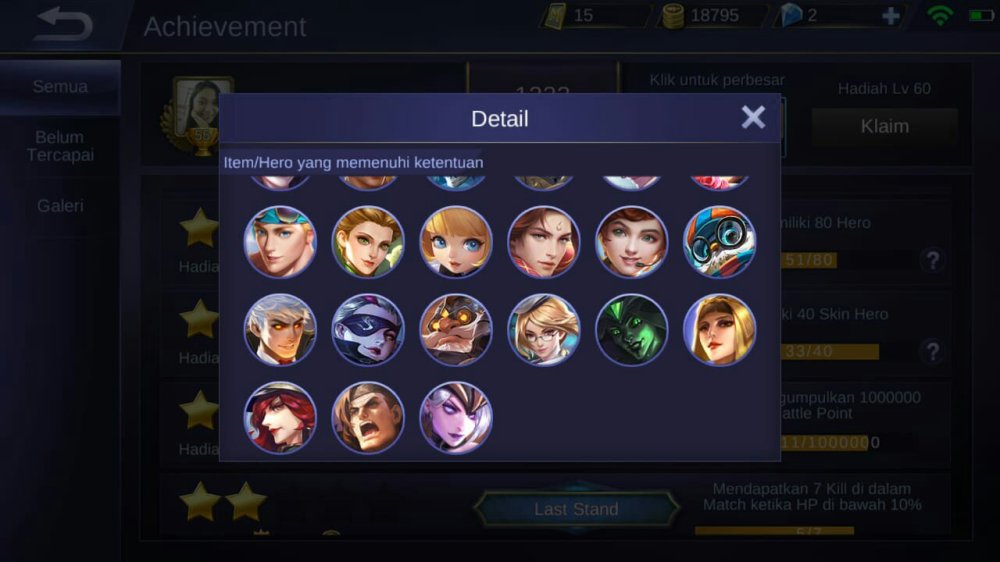1000x562 pixels.
Task: Pick the white-haired hero with dark skin
Action: 280,330
